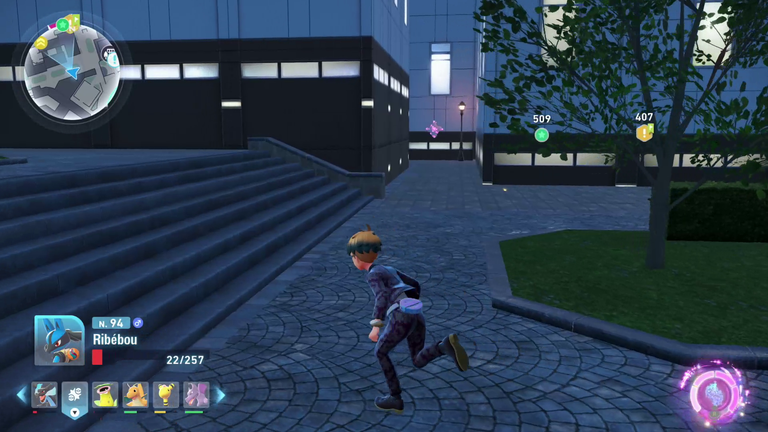
Task: View Ribébou's large Lucario portrait
Action: coord(58,341)
